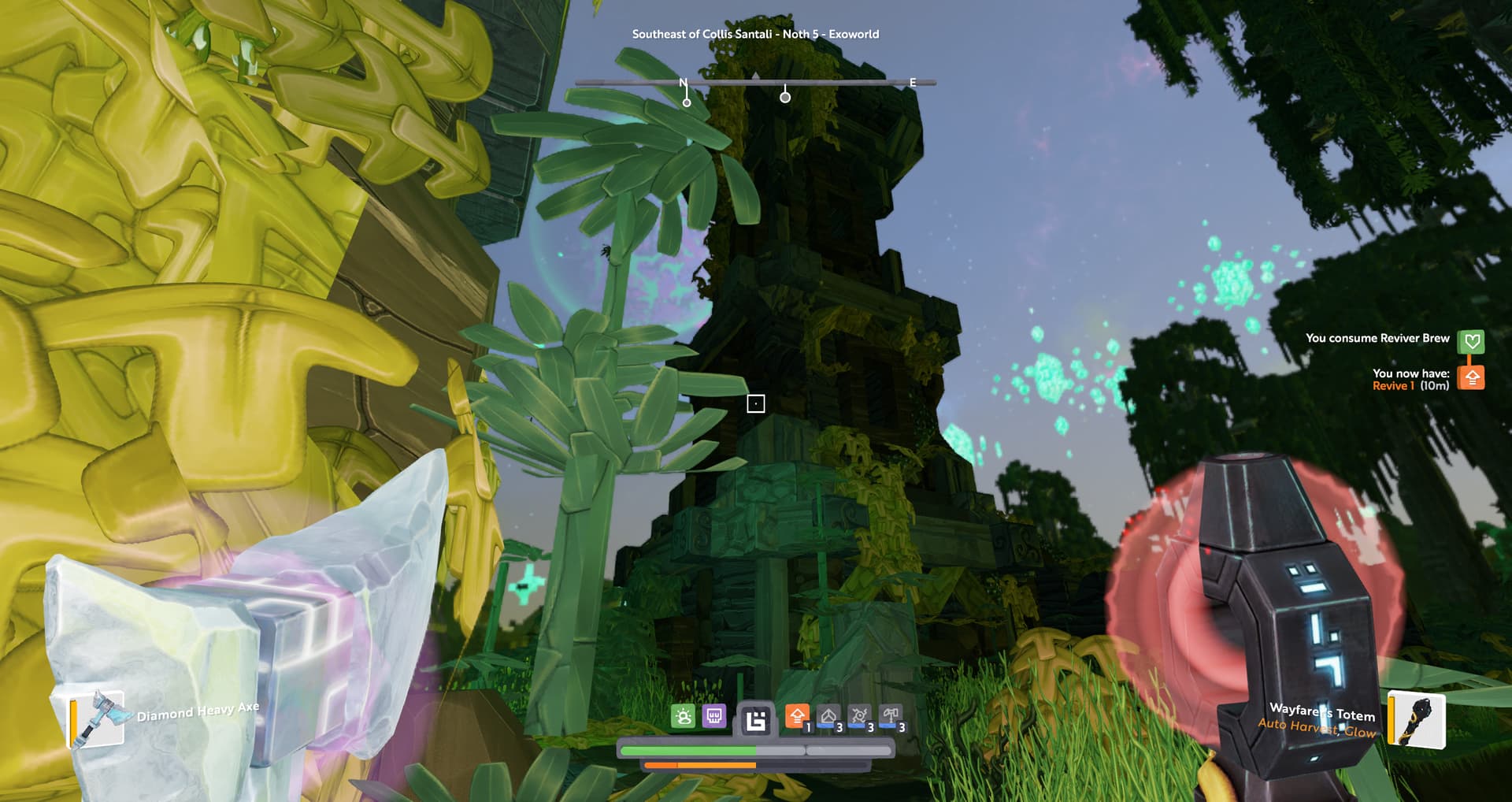Click the purple skull status icon

pos(713,716)
